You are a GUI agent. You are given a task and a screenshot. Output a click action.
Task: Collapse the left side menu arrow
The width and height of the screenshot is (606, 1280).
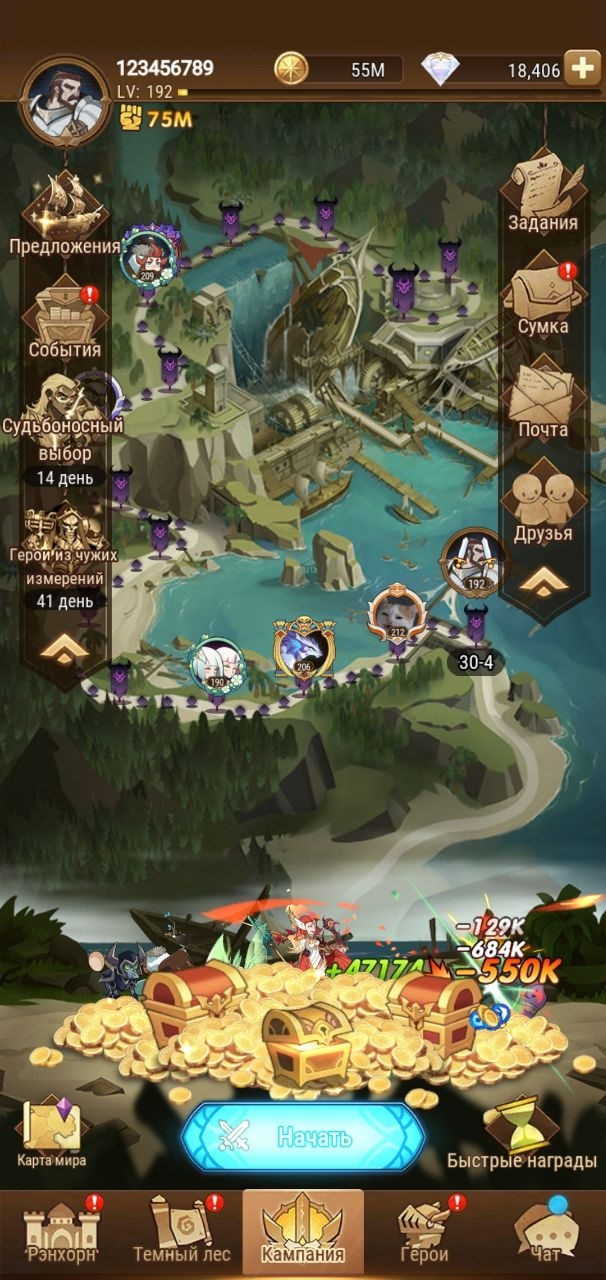click(63, 650)
